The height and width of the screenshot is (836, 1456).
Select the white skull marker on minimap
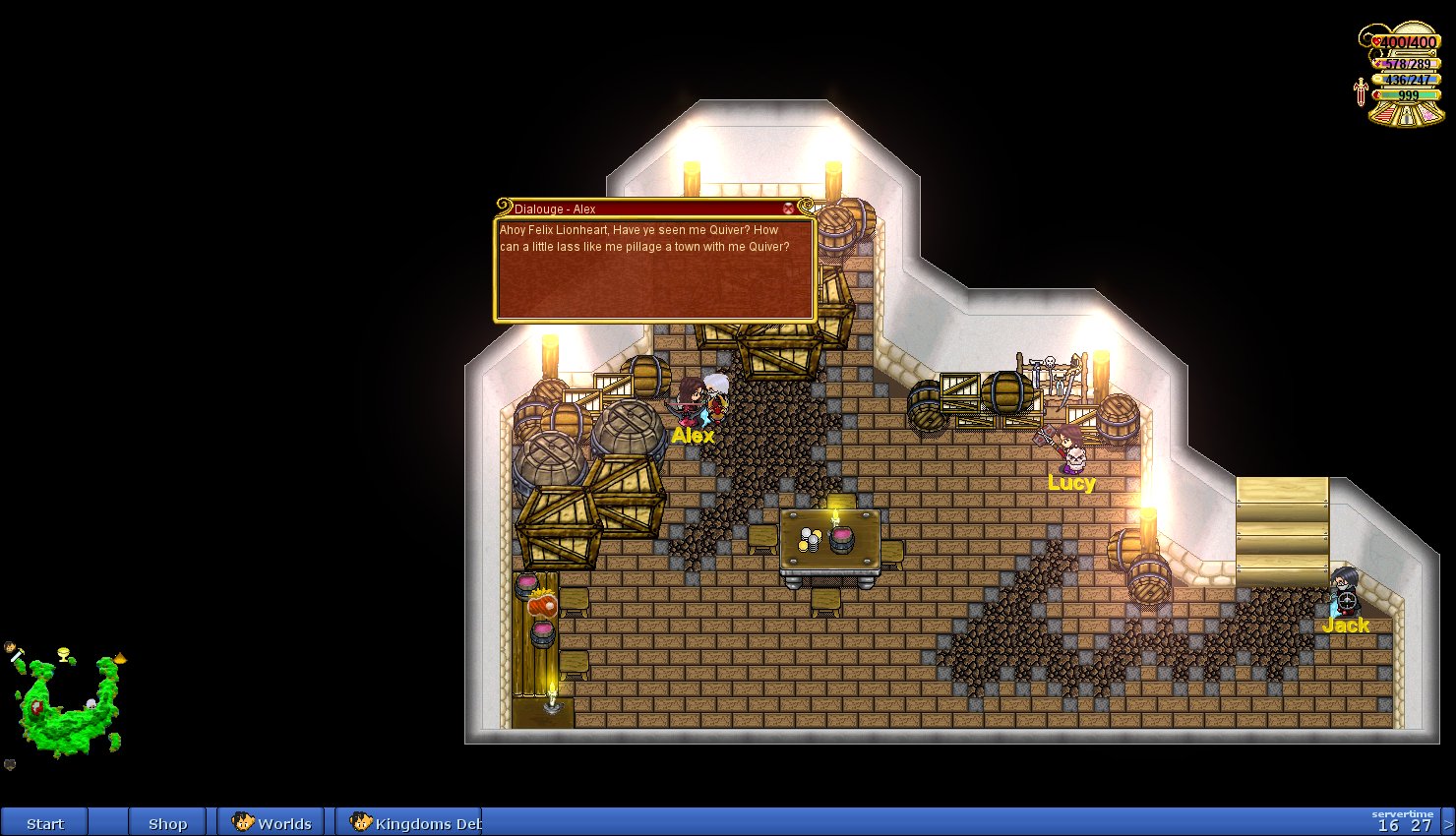(91, 704)
